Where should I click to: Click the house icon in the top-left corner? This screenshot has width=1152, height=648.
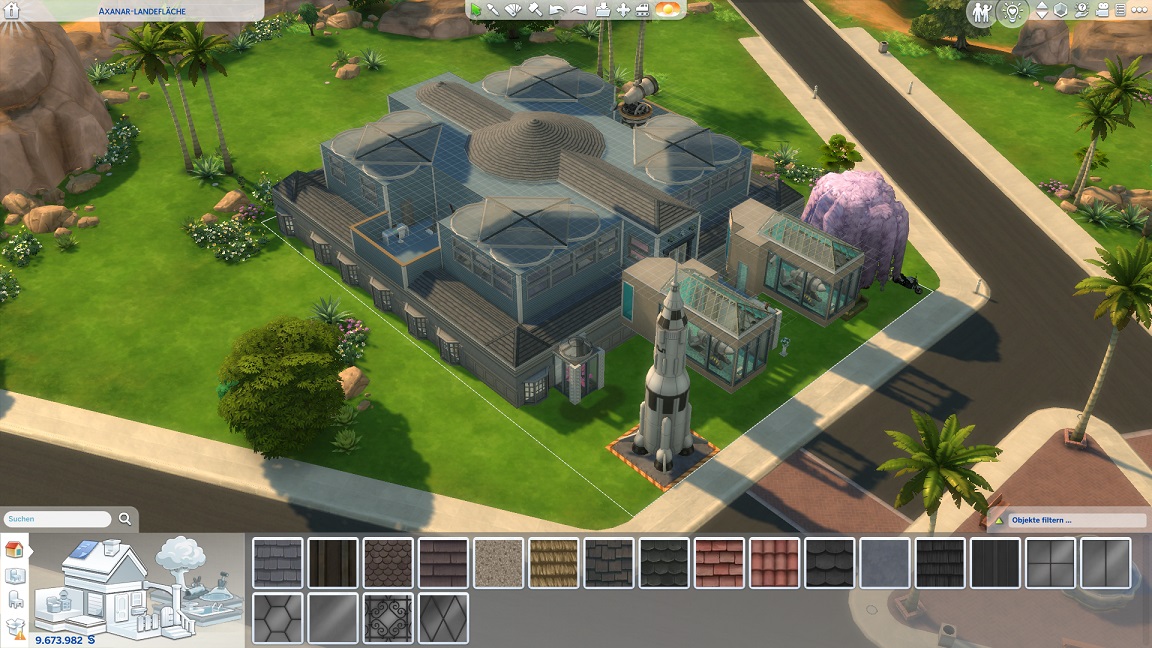[x=12, y=10]
